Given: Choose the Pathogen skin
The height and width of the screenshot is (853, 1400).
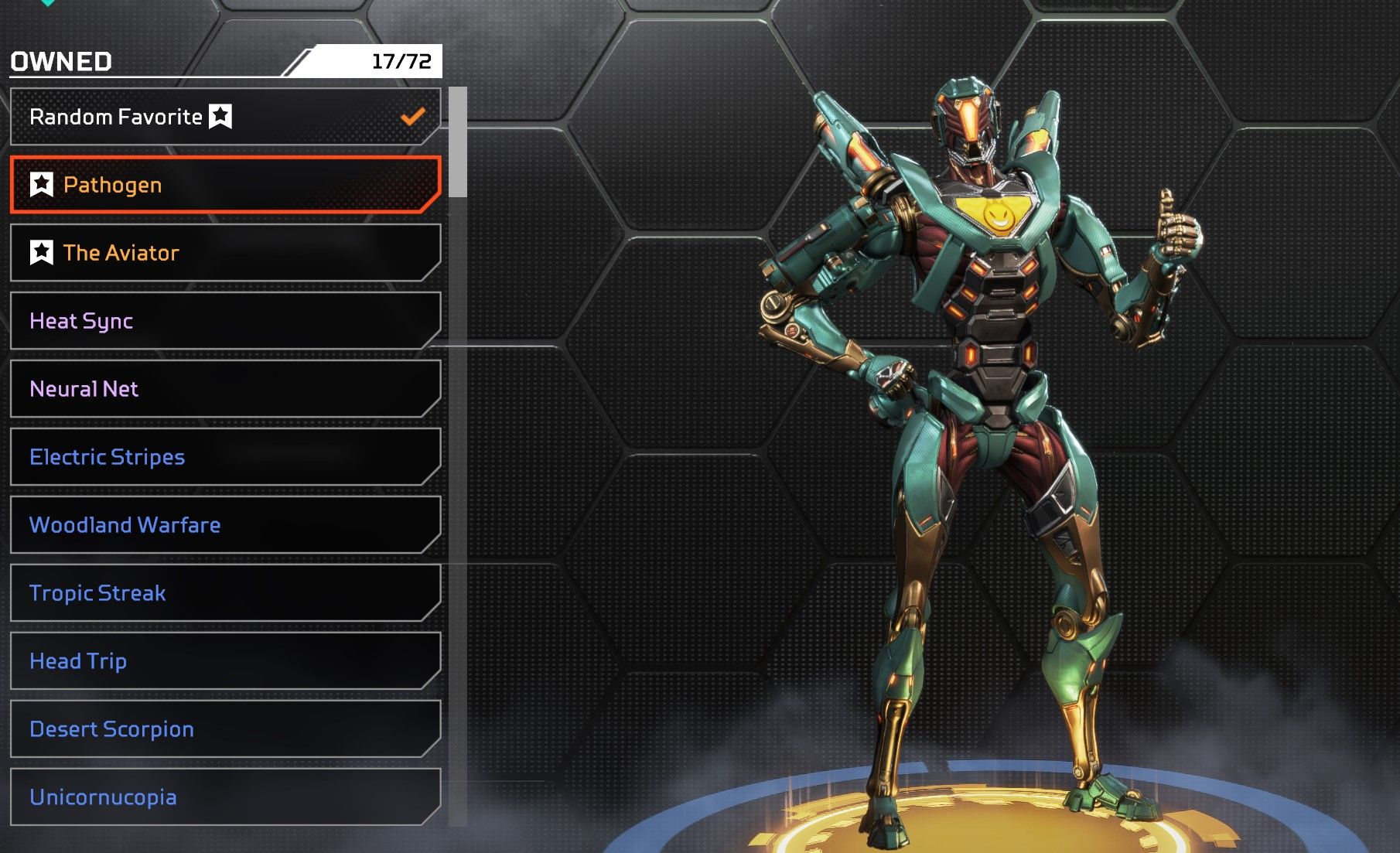Looking at the screenshot, I should (224, 185).
